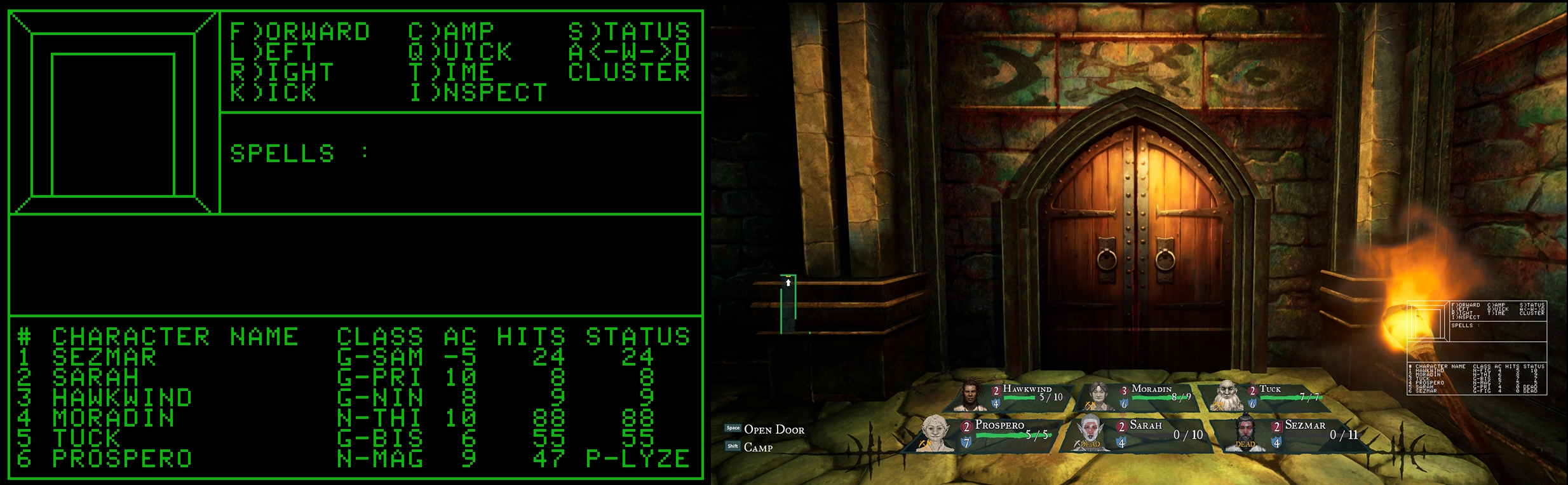
Task: Open the small legacy-view overlay near the torch
Action: 1477,348
